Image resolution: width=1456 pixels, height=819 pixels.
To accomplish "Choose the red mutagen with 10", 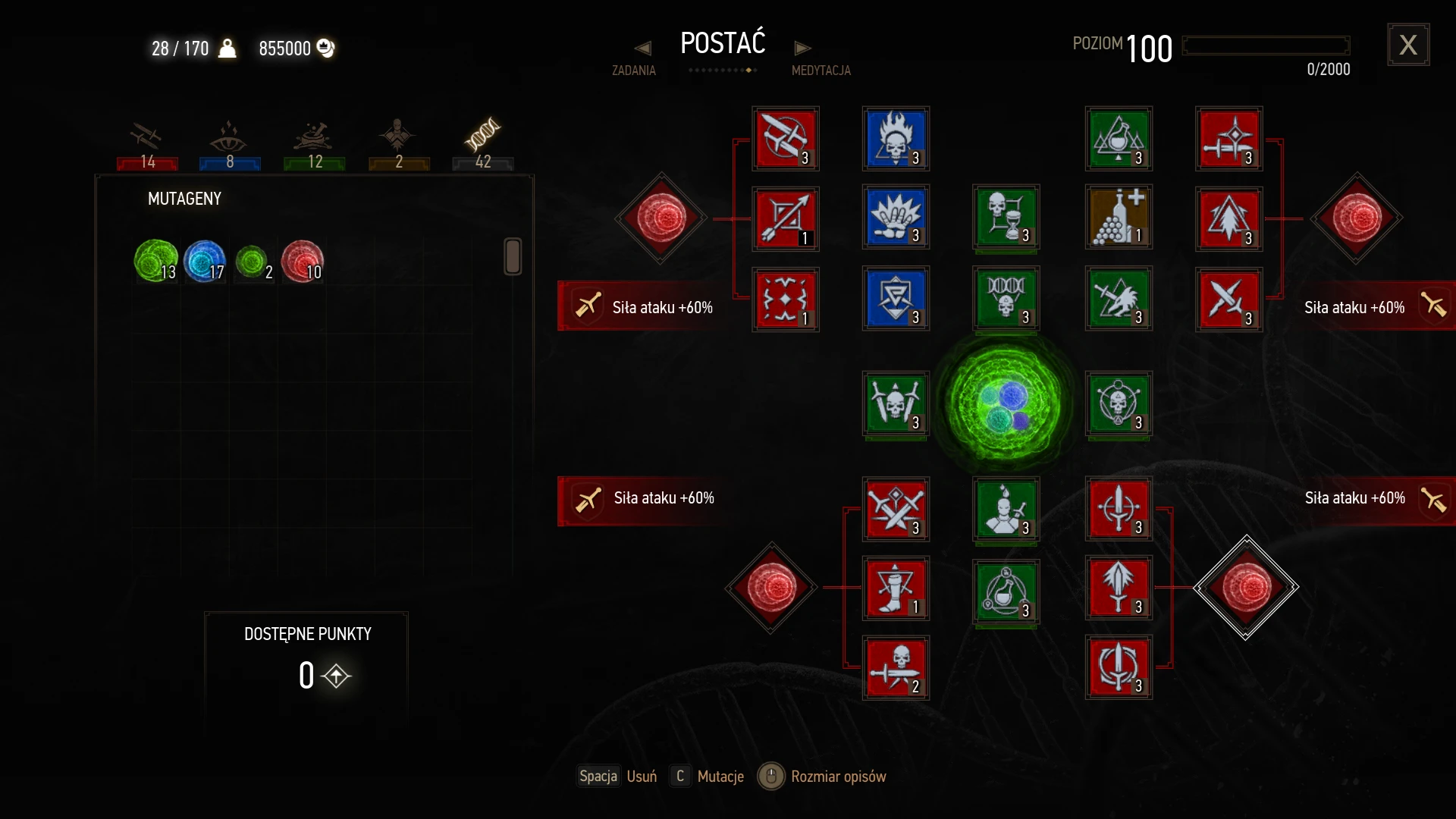I will pos(303,261).
